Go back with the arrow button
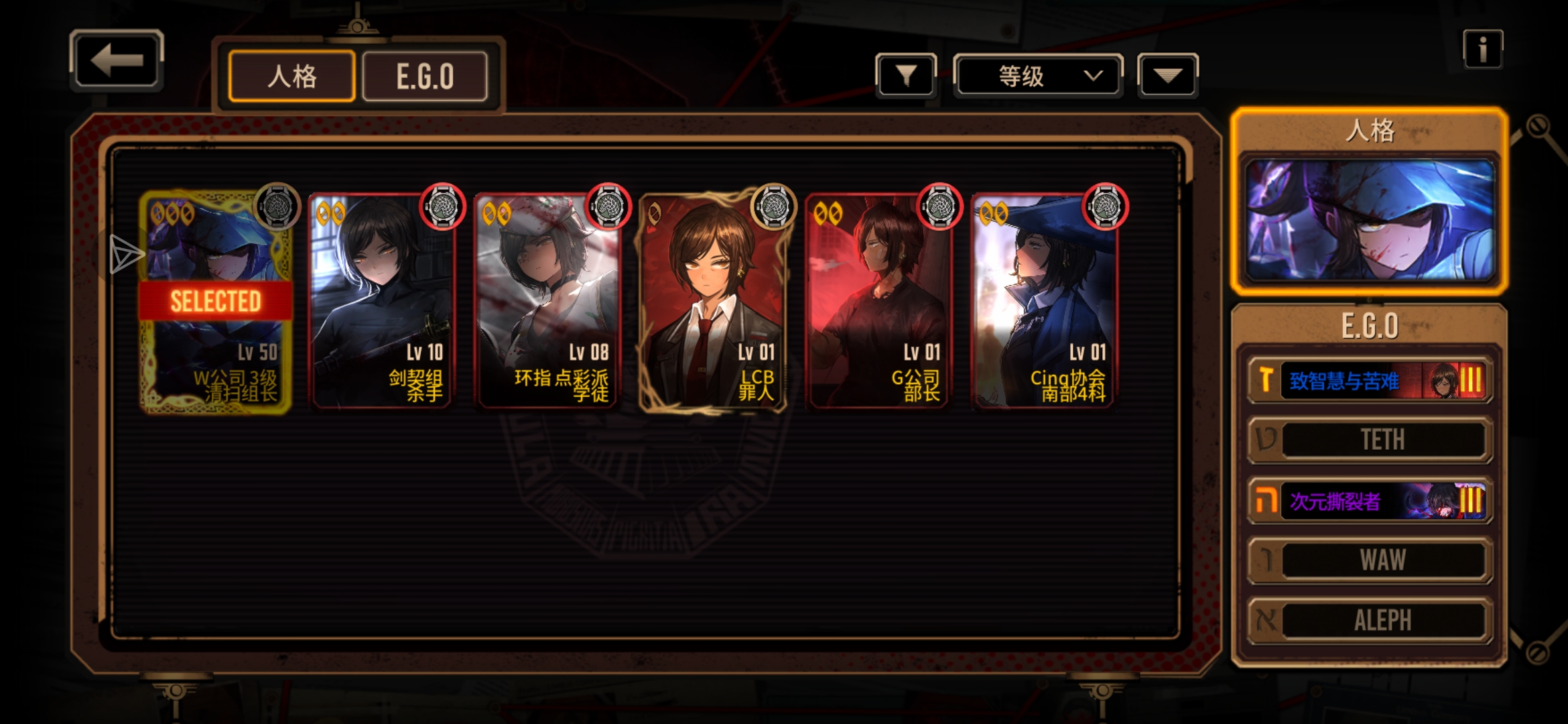Viewport: 1568px width, 724px height. (x=117, y=61)
